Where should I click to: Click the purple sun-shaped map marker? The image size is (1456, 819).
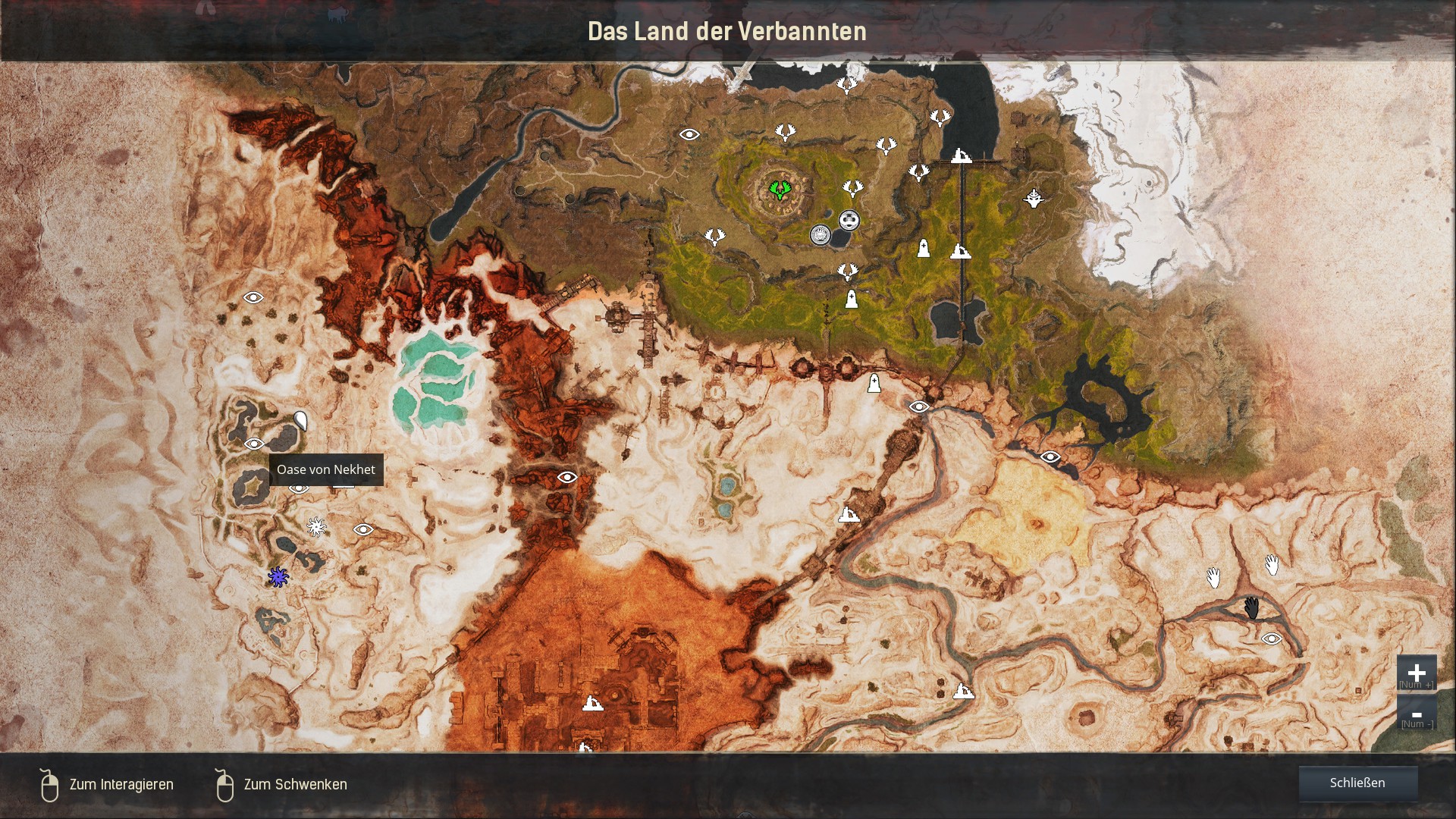[278, 577]
